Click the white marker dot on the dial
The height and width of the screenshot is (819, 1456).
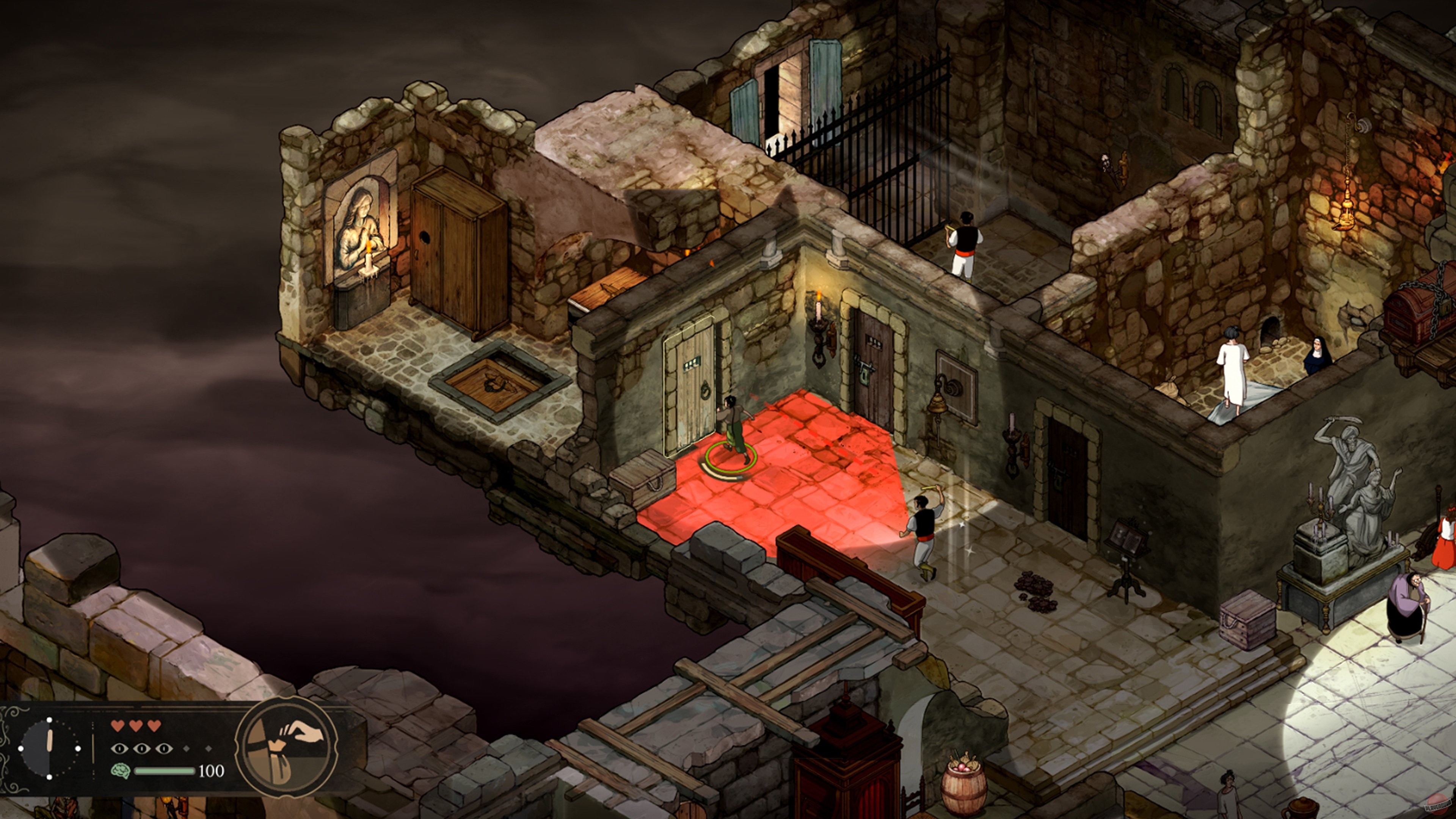[x=49, y=720]
